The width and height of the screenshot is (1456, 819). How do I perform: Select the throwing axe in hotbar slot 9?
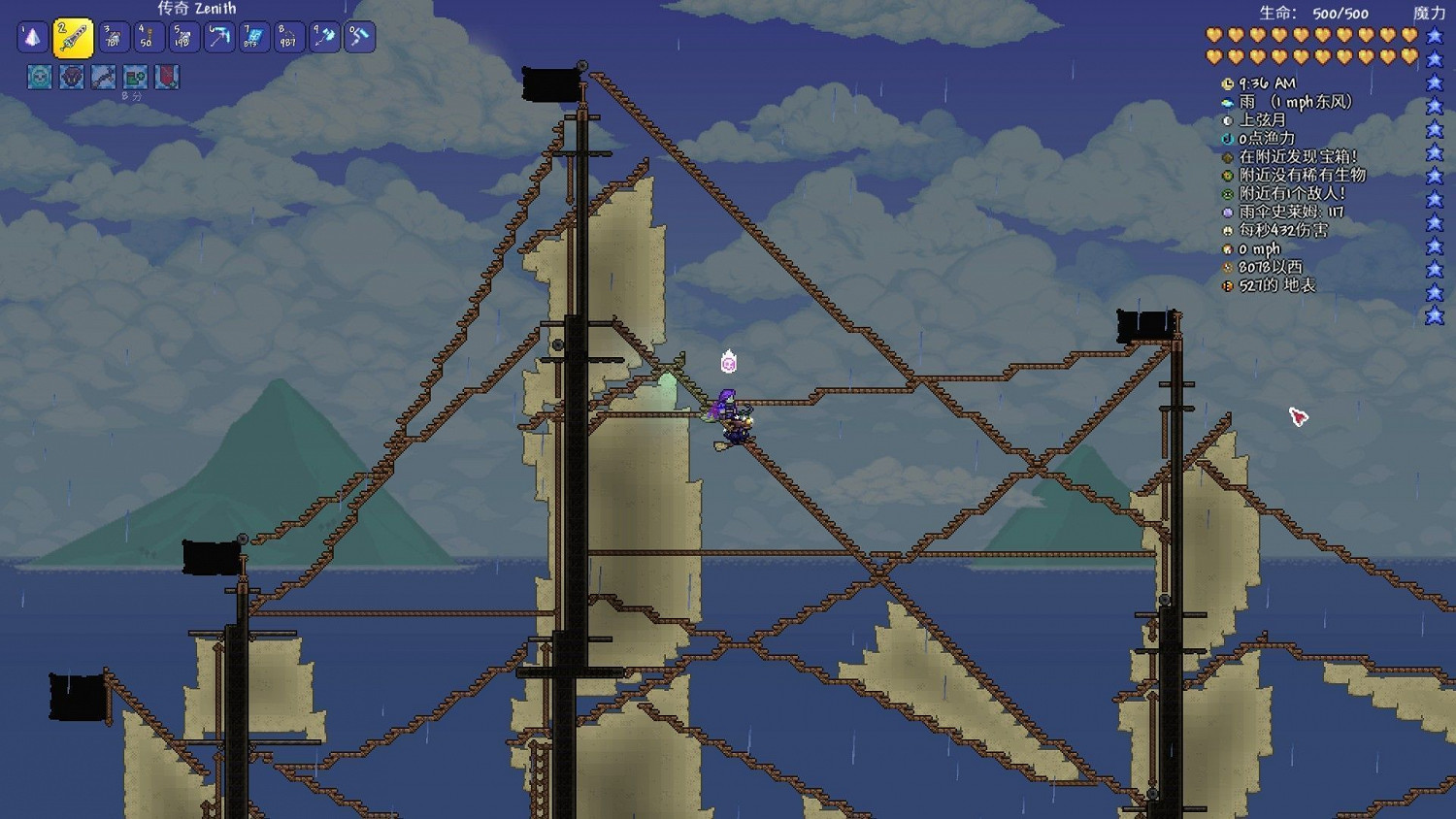point(324,38)
